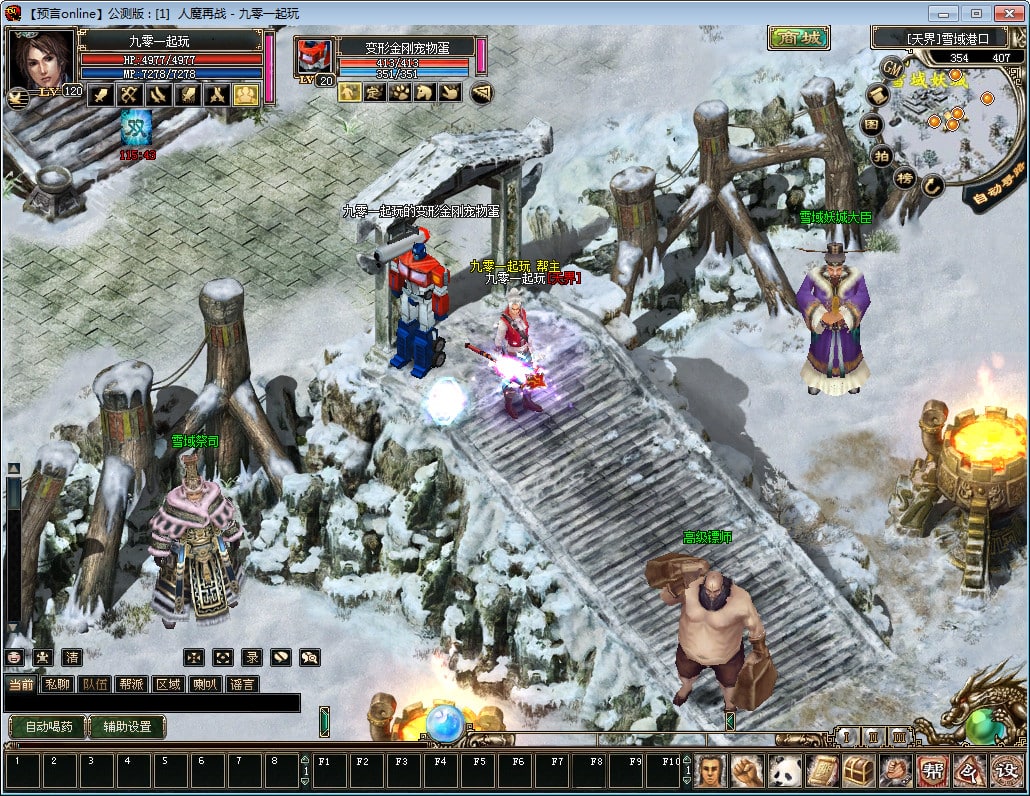Select the 区域 area chat tab

click(168, 684)
